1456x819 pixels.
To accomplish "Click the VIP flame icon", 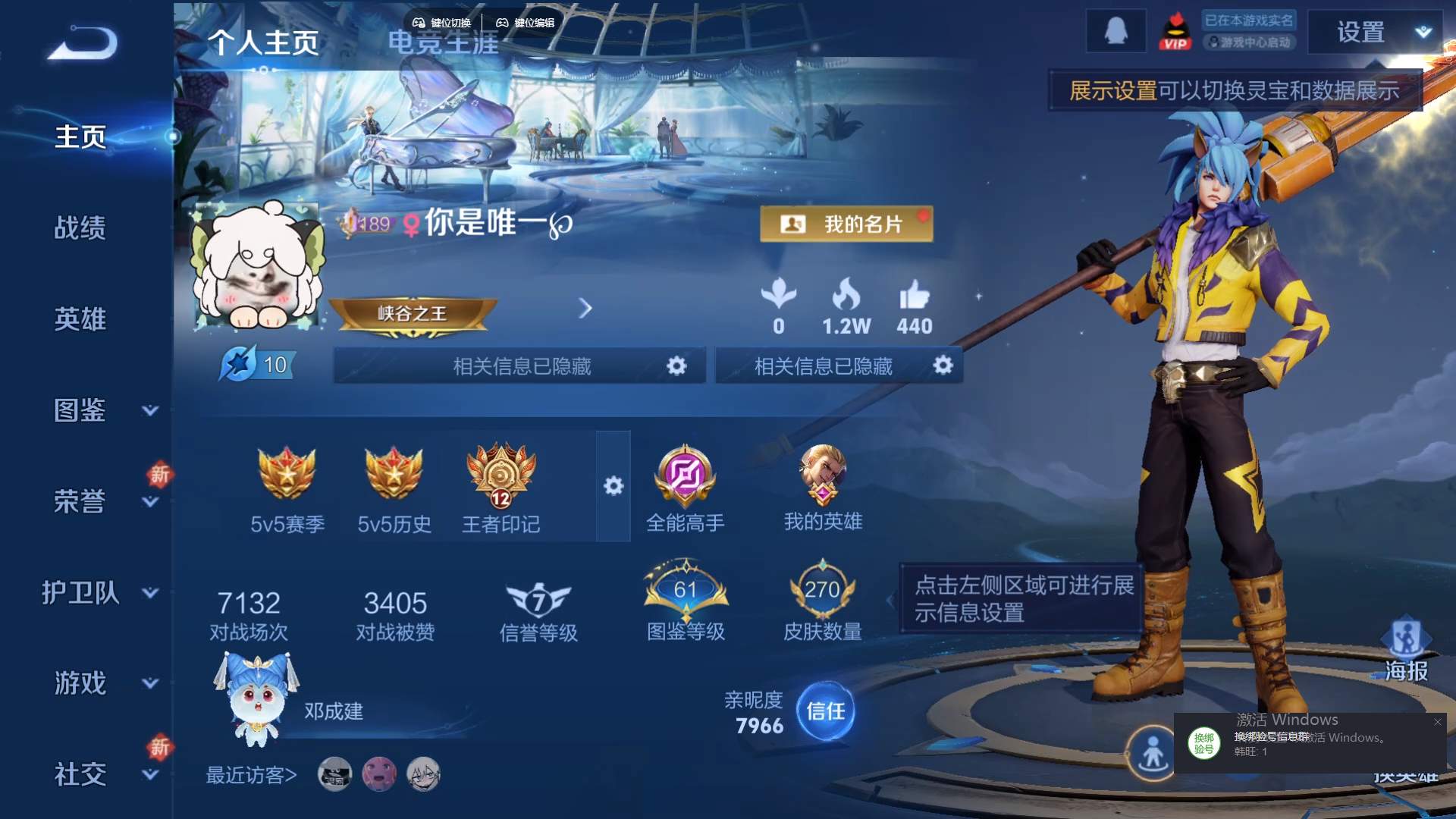I will pyautogui.click(x=1177, y=31).
